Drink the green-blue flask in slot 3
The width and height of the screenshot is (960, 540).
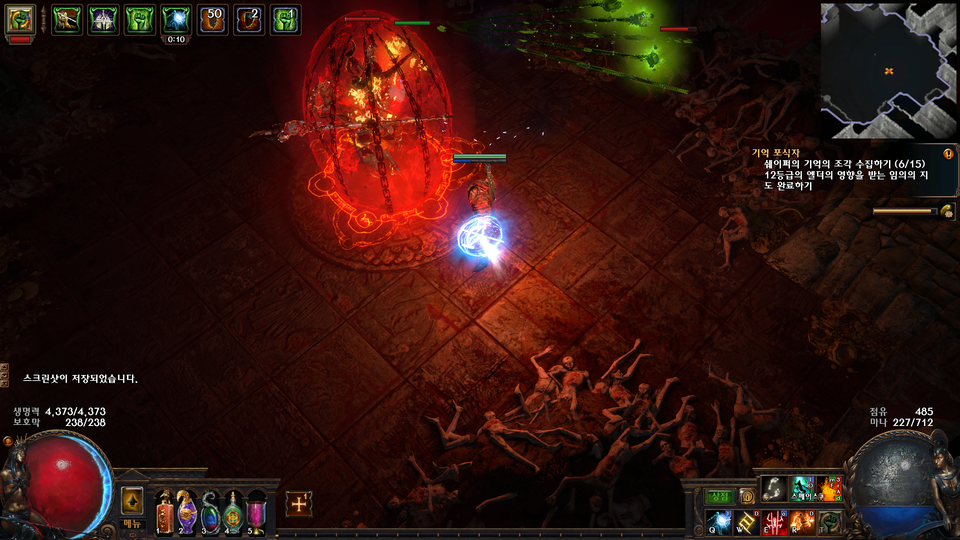point(210,510)
